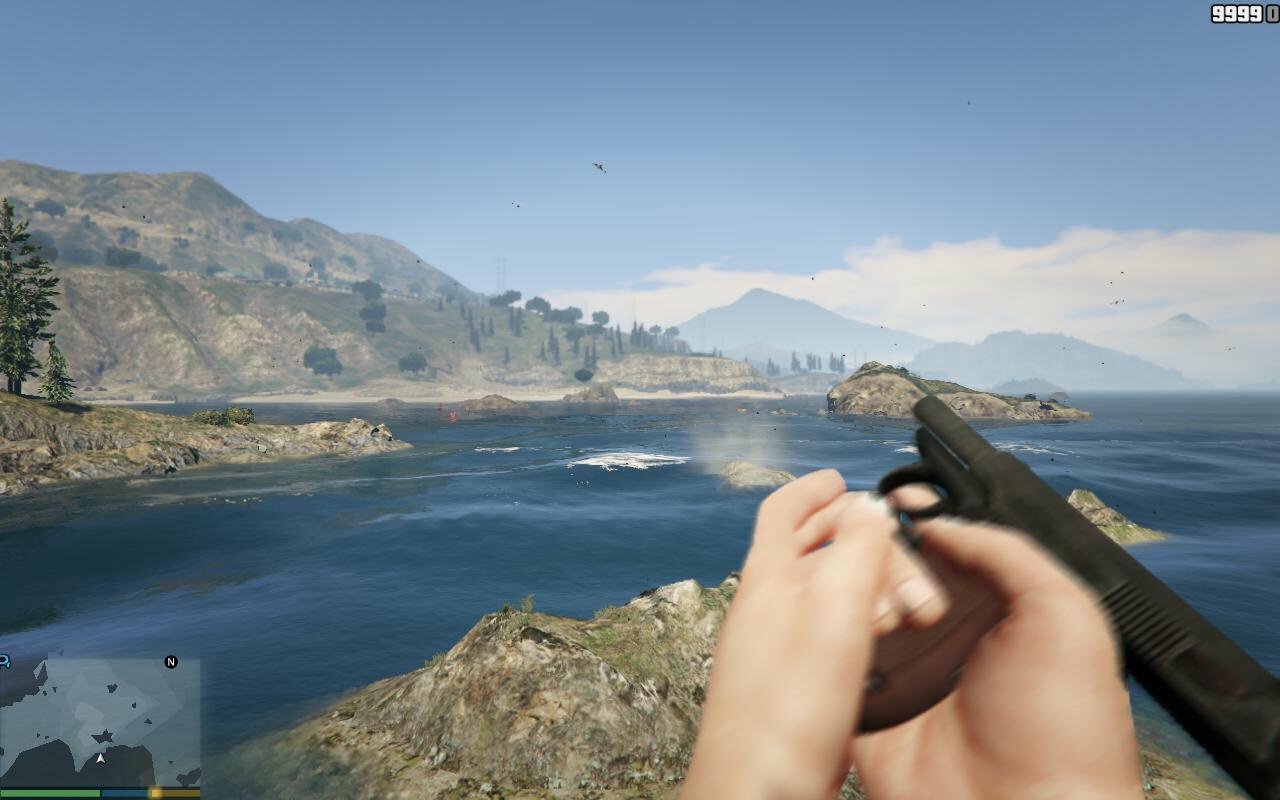
Task: Open the radar minimap
Action: tap(100, 722)
